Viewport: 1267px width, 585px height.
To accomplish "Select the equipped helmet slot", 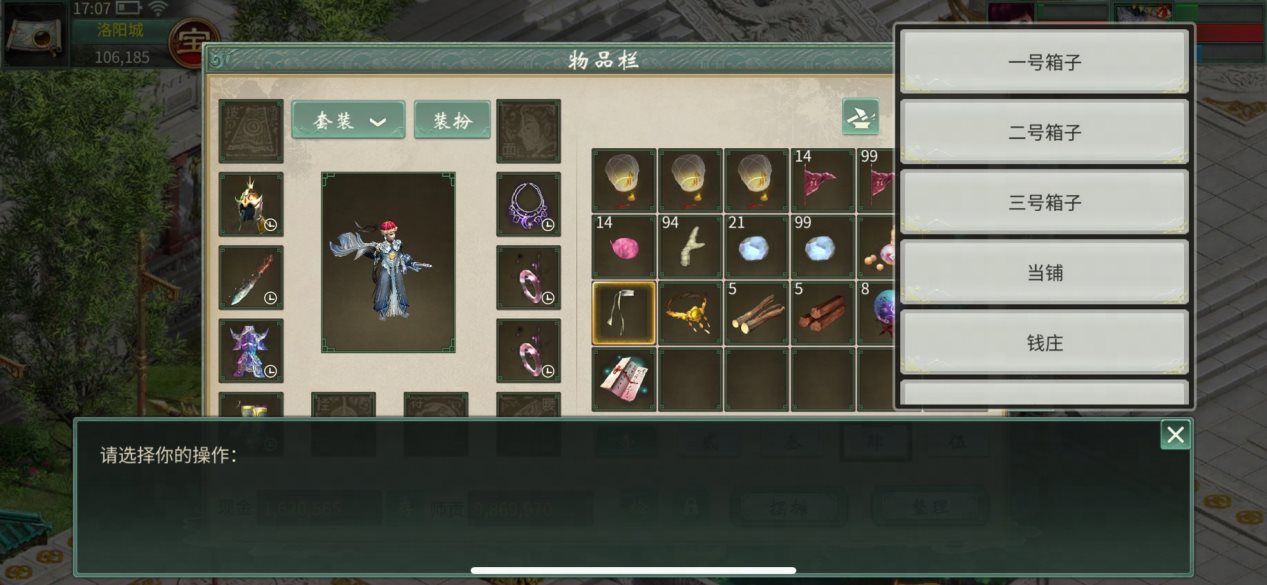I will click(251, 204).
